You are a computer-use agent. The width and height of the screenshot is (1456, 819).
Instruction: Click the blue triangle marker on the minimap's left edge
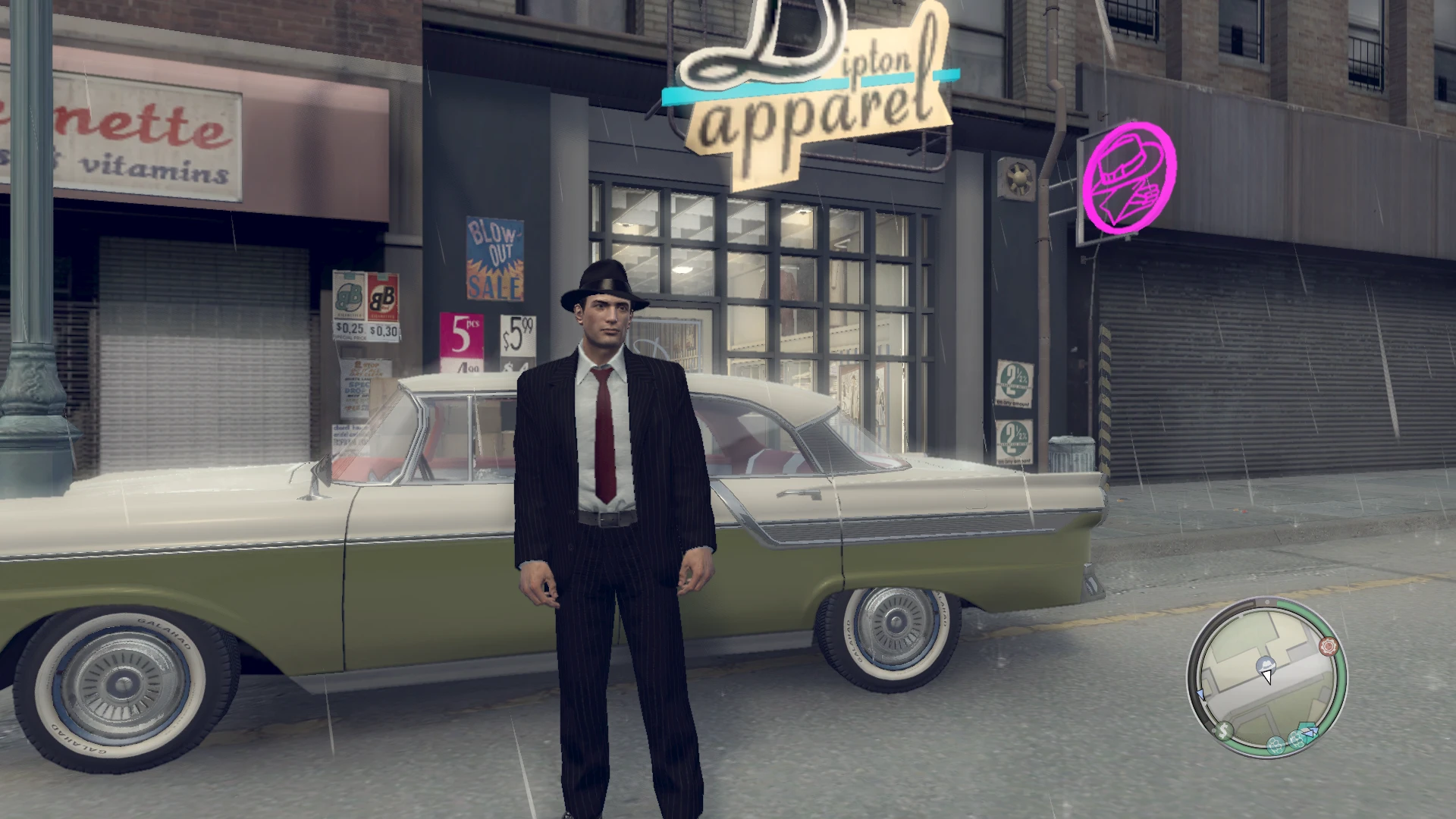click(1200, 693)
